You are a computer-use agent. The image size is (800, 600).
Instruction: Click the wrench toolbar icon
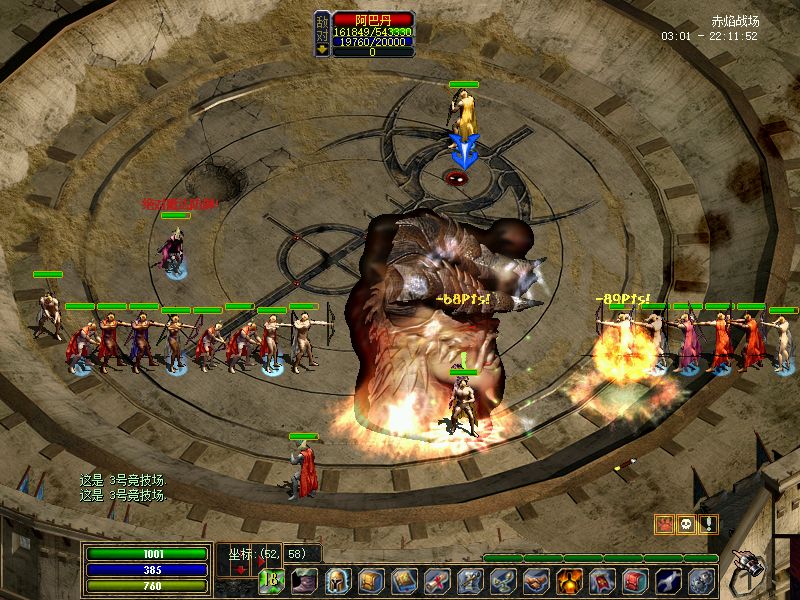point(669,580)
